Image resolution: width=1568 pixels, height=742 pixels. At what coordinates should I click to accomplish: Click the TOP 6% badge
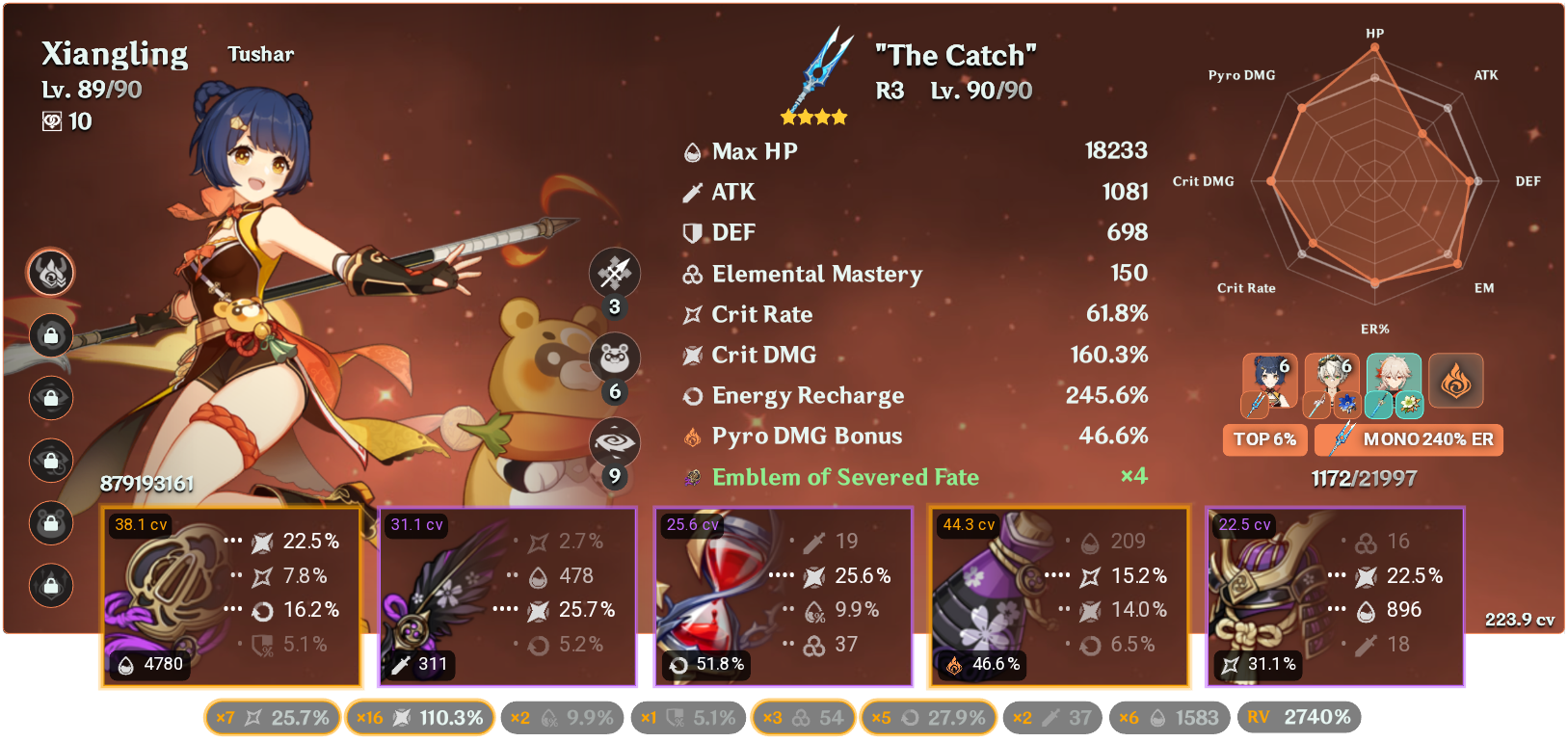pyautogui.click(x=1264, y=439)
